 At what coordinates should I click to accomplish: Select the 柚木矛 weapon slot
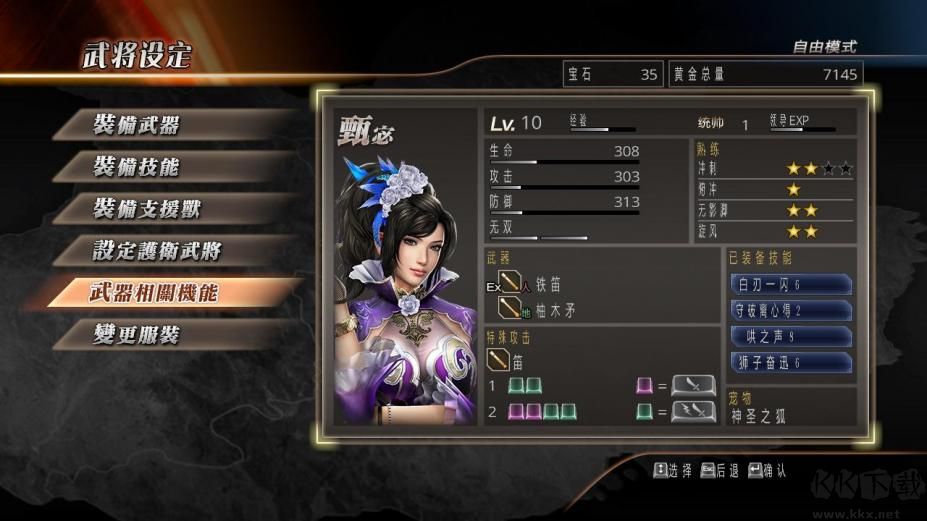point(555,310)
